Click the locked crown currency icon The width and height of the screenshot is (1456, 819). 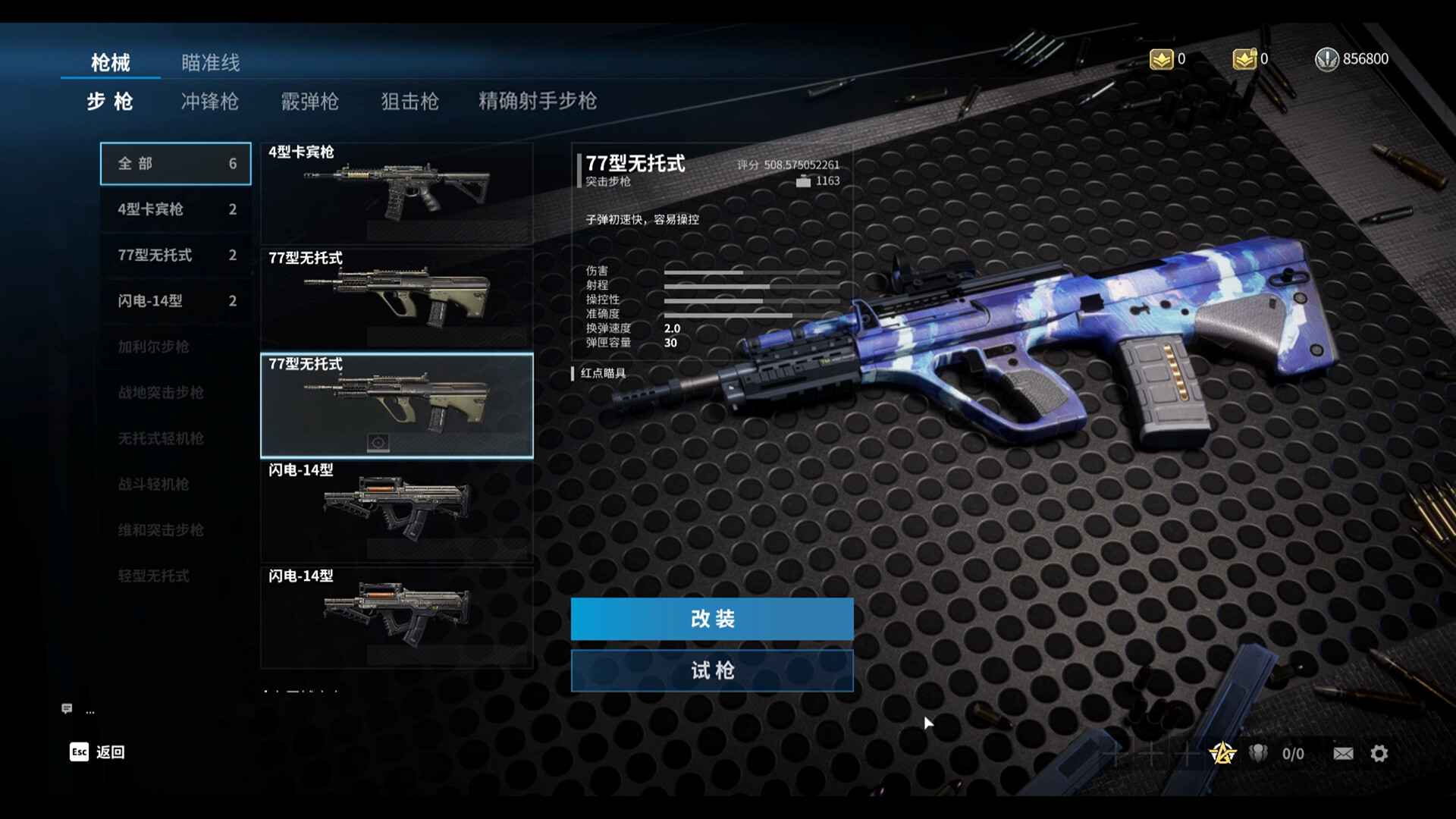tap(1244, 59)
